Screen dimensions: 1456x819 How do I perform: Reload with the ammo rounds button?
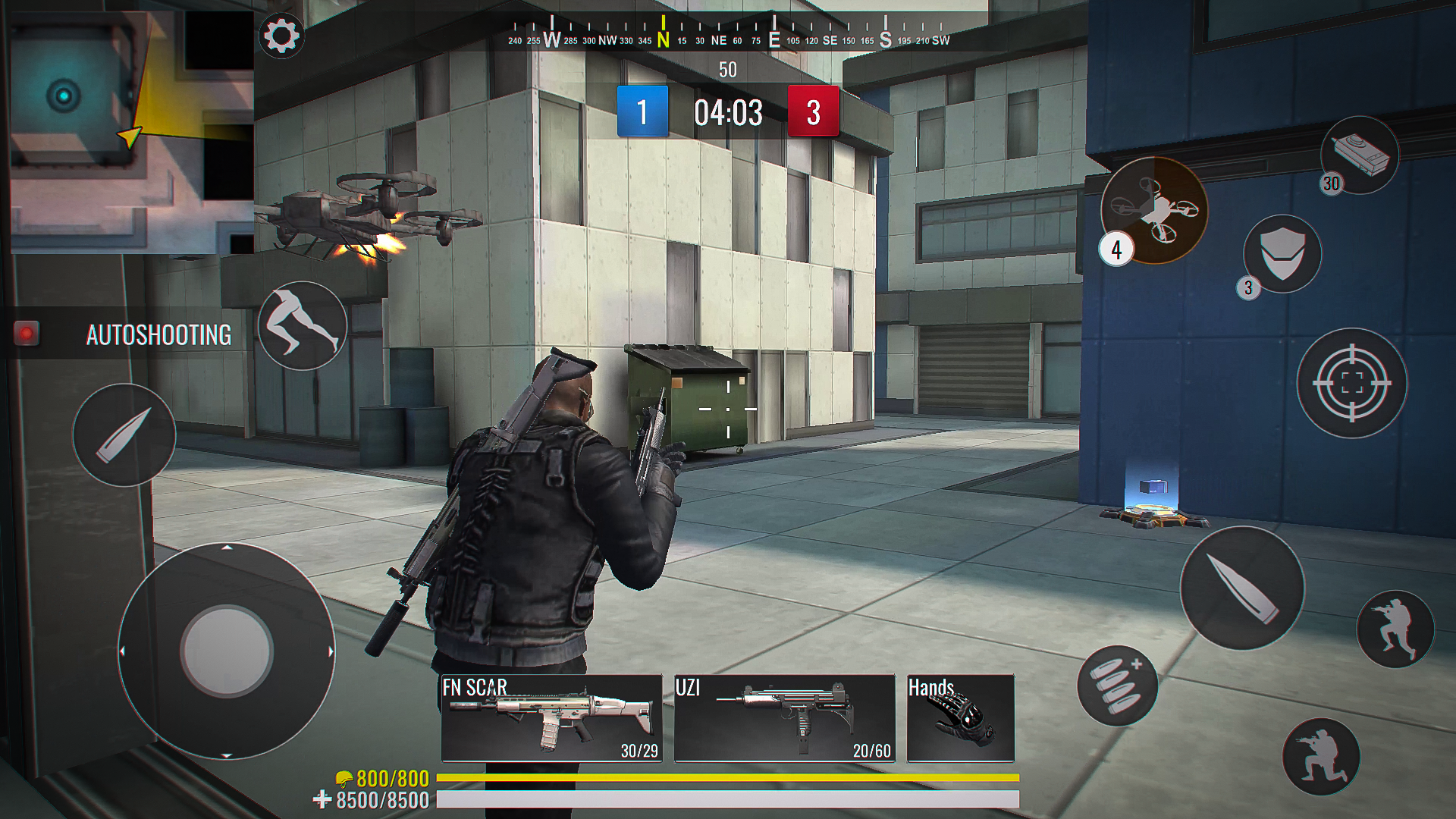pos(1117,686)
